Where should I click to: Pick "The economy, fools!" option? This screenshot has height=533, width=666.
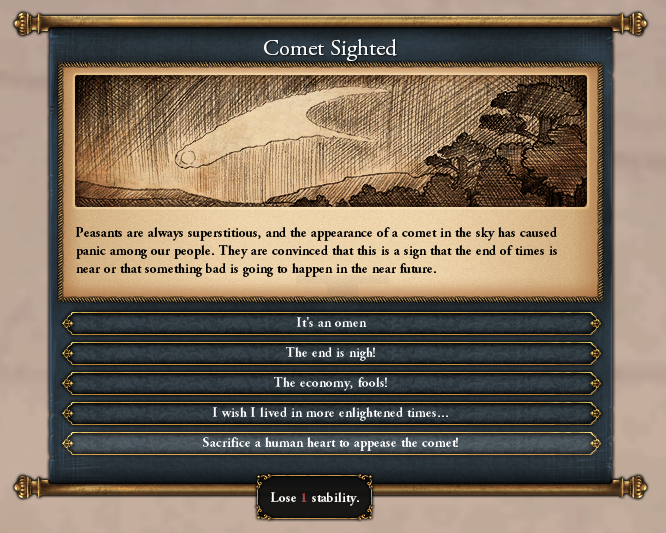click(331, 383)
